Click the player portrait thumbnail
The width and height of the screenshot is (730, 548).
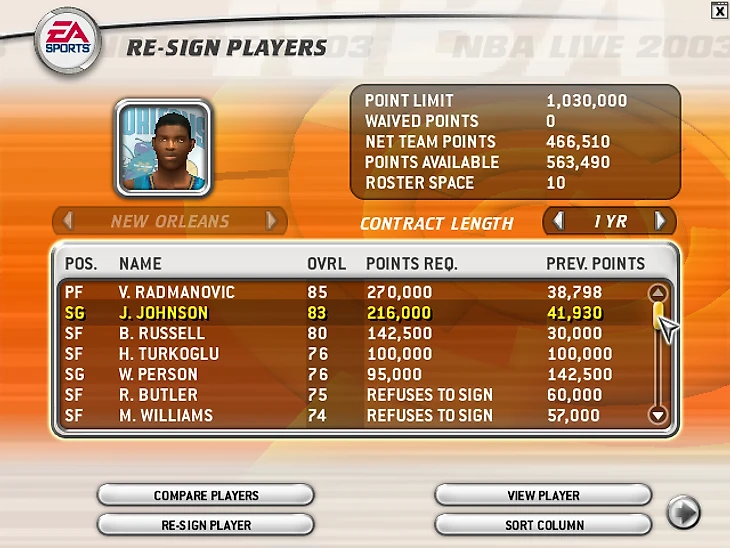[162, 147]
